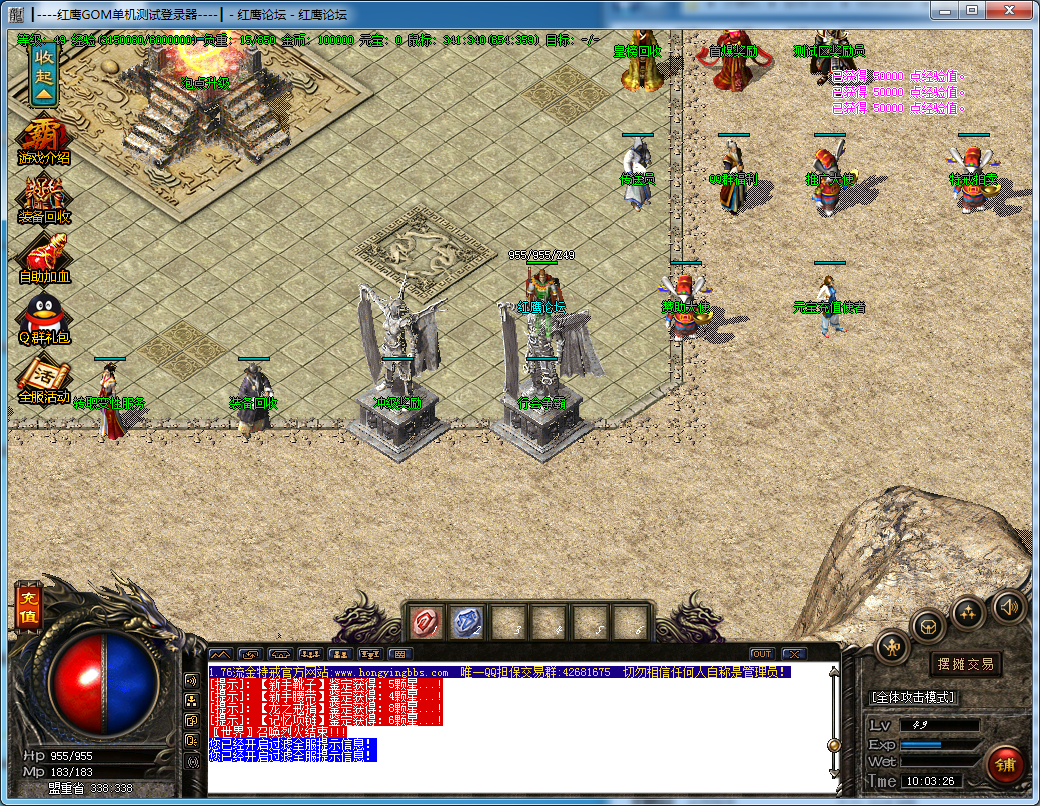Open the bag inventory icon
The width and height of the screenshot is (1040, 806).
point(929,626)
